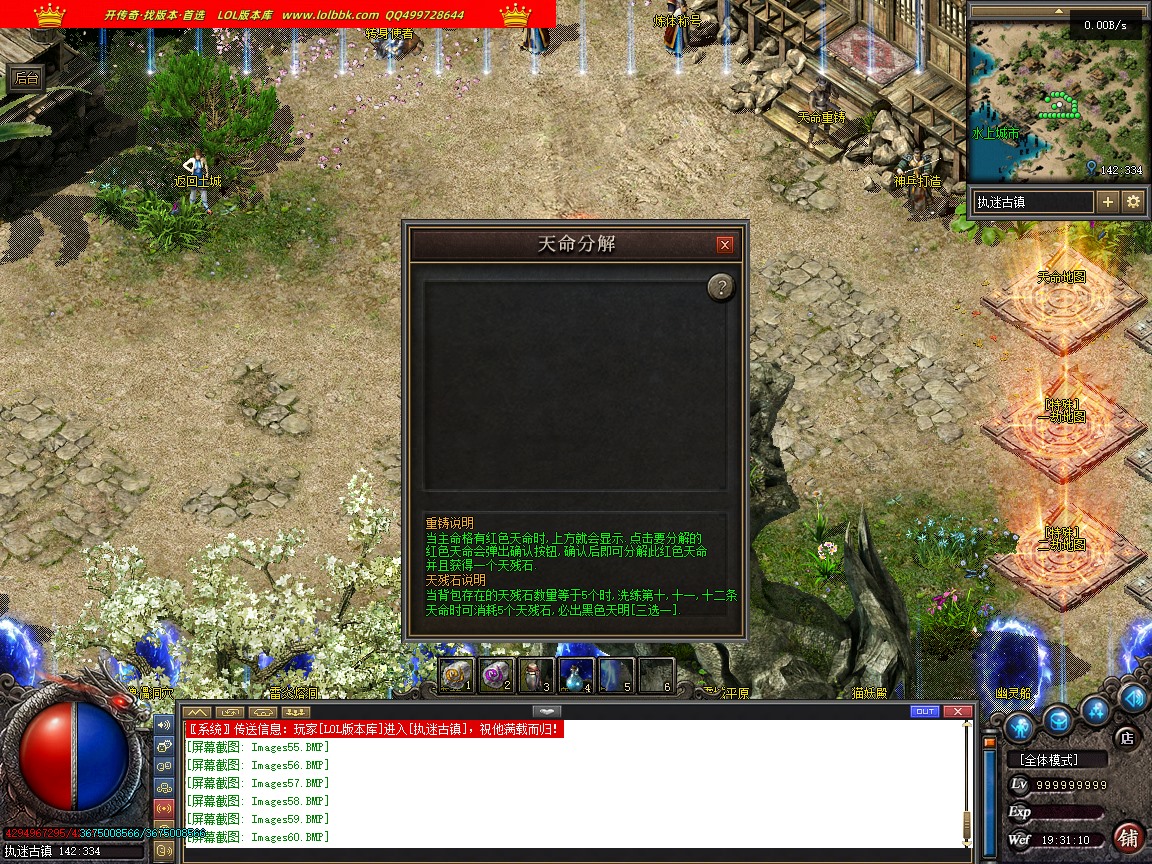Close the chat log window

[x=958, y=712]
